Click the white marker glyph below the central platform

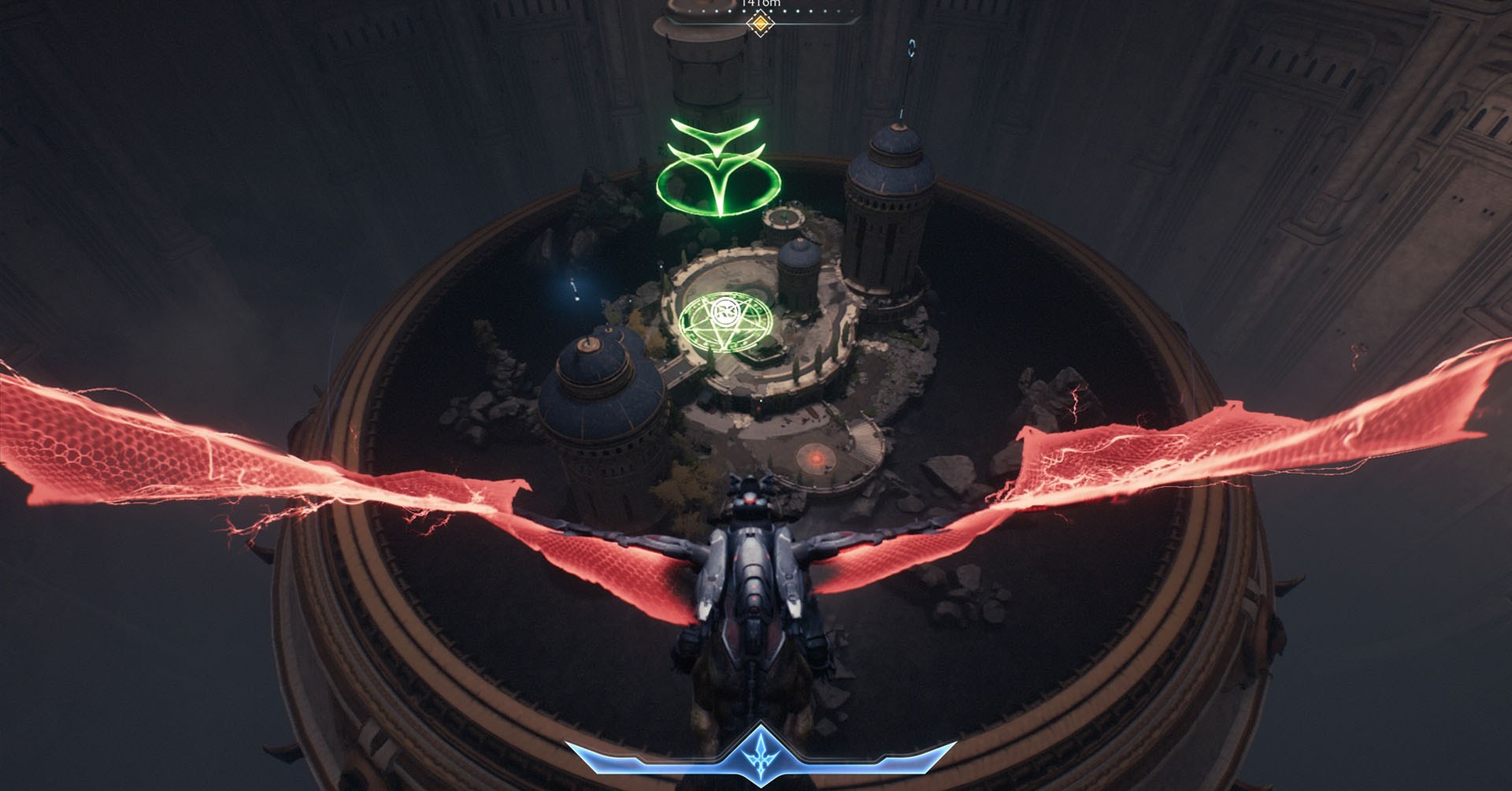pyautogui.click(x=761, y=400)
